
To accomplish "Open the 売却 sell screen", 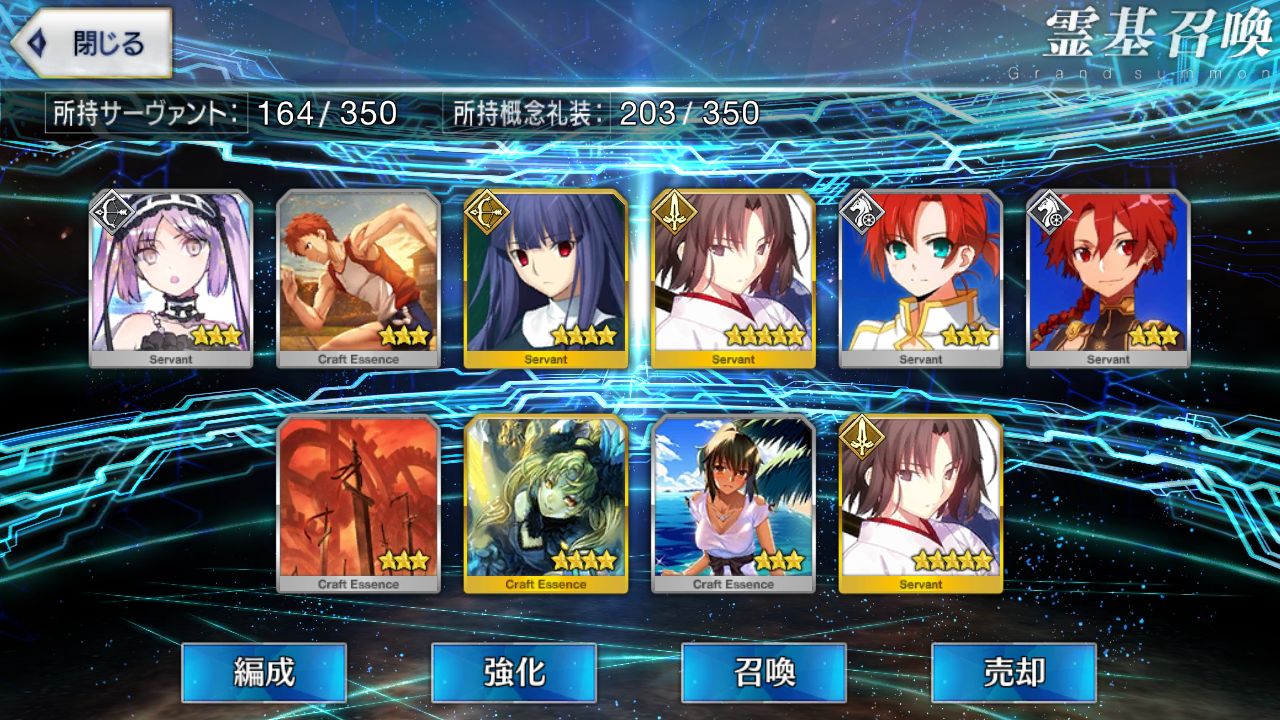I will [1014, 672].
